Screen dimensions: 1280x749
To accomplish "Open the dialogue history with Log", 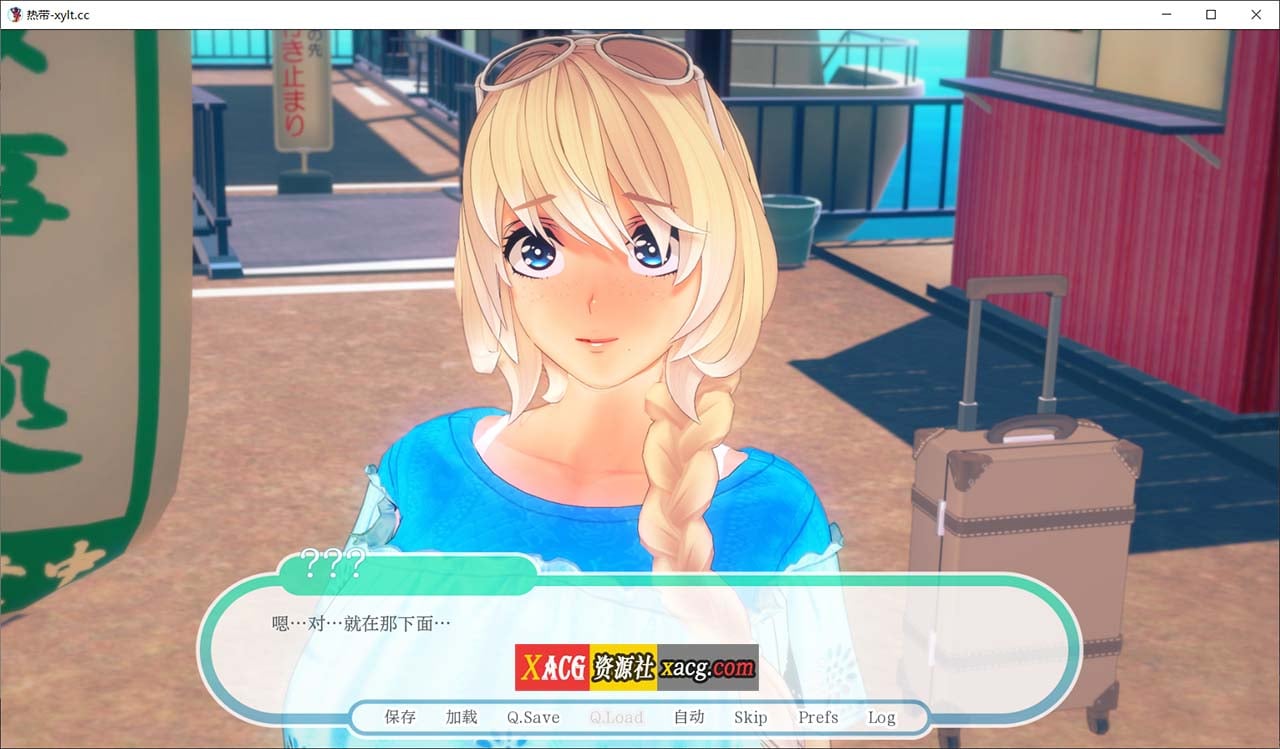I will (x=881, y=717).
